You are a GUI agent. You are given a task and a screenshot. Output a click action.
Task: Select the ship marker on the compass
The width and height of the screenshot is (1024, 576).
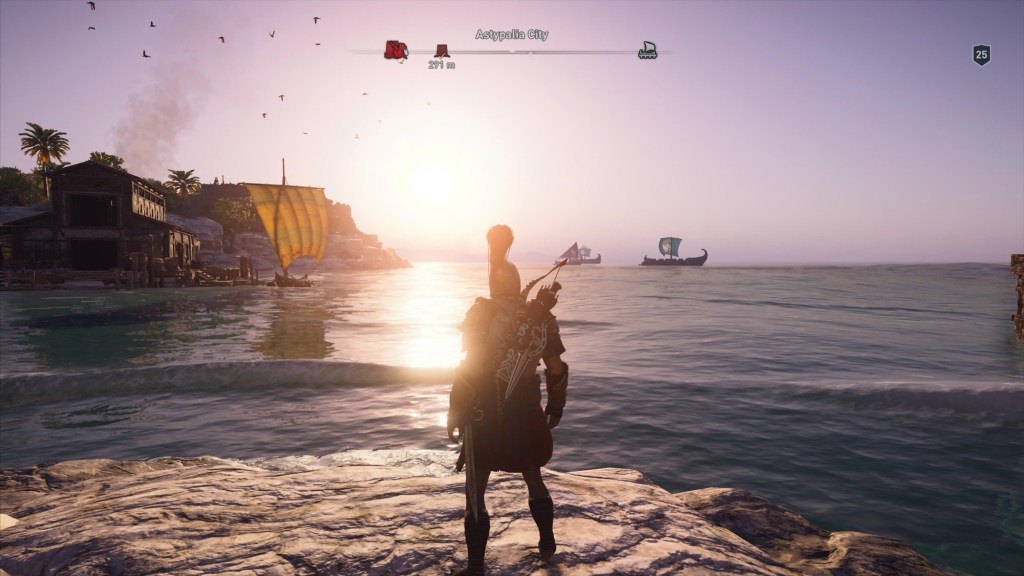click(648, 49)
